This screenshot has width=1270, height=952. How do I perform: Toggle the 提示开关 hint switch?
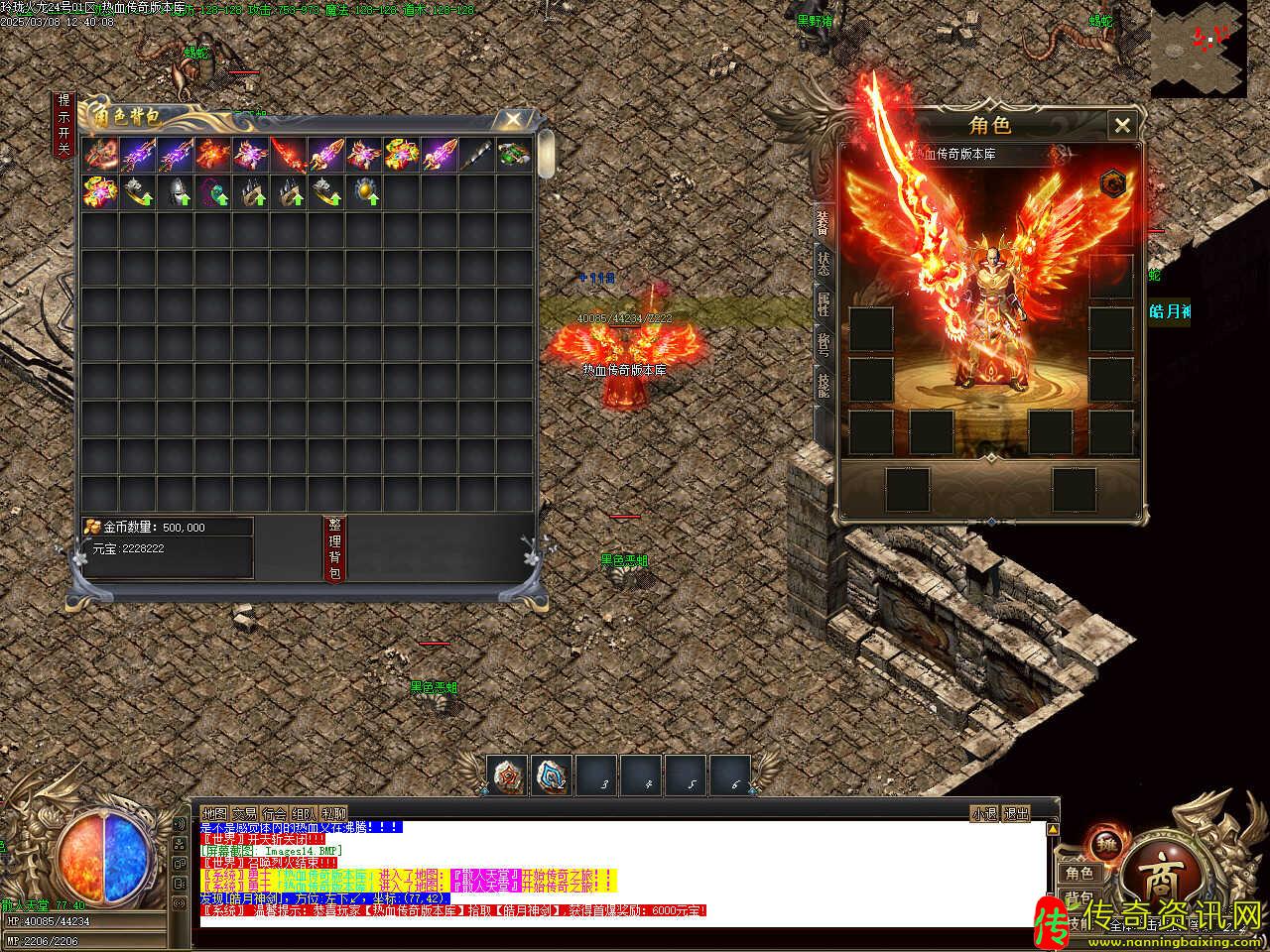pyautogui.click(x=63, y=125)
